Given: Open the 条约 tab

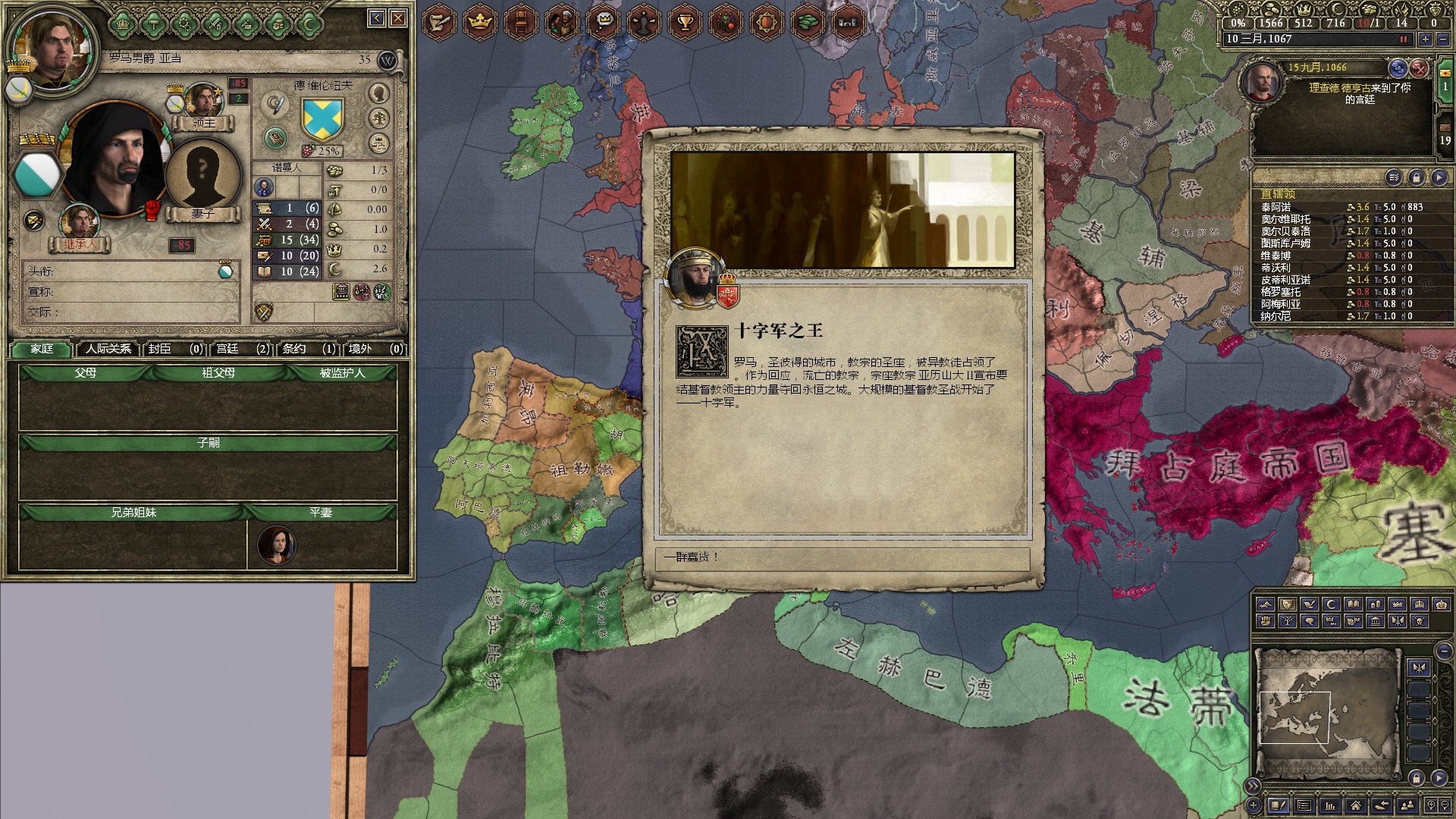Looking at the screenshot, I should [308, 349].
